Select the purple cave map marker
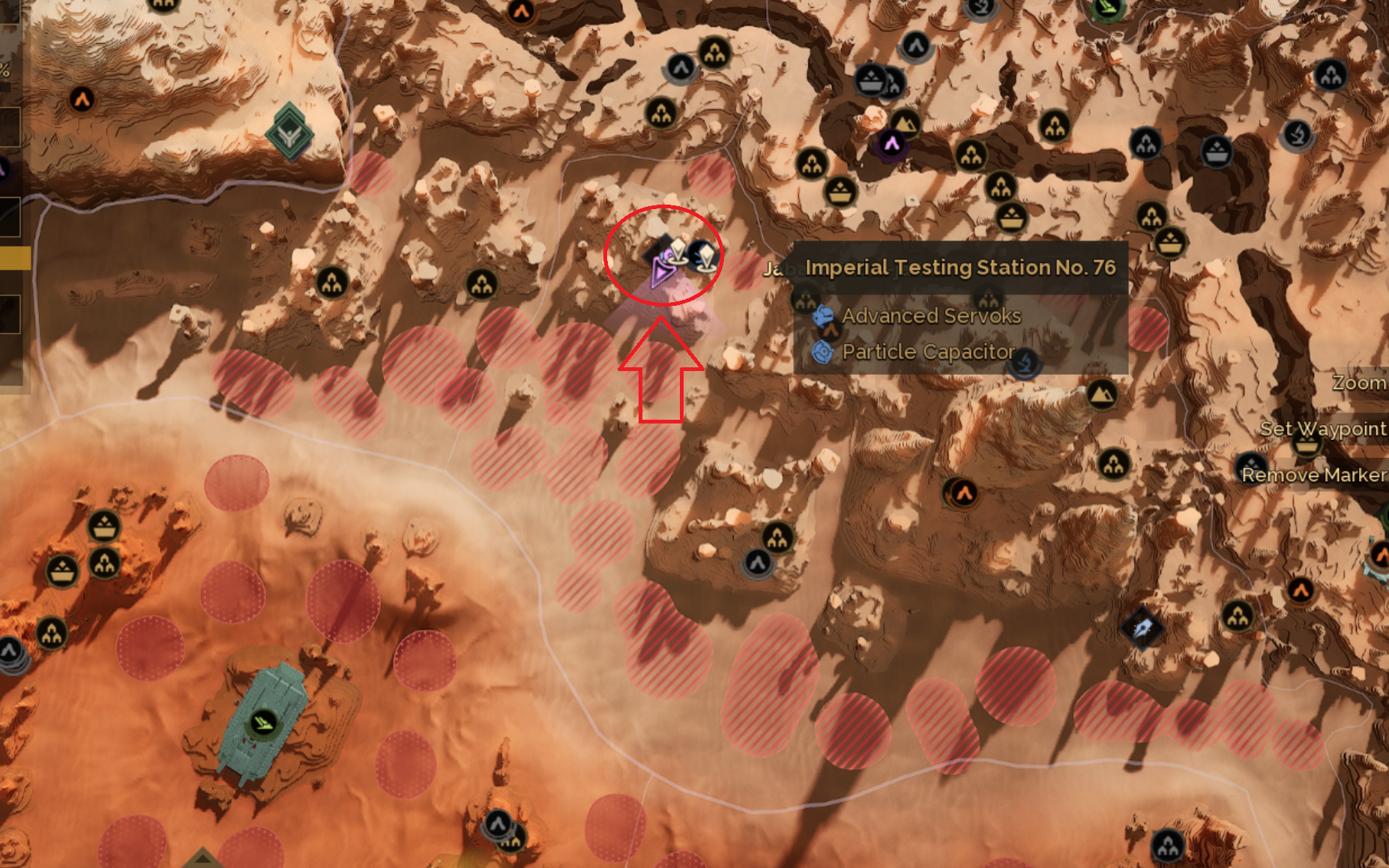Viewport: 1389px width, 868px height. pyautogui.click(x=891, y=143)
